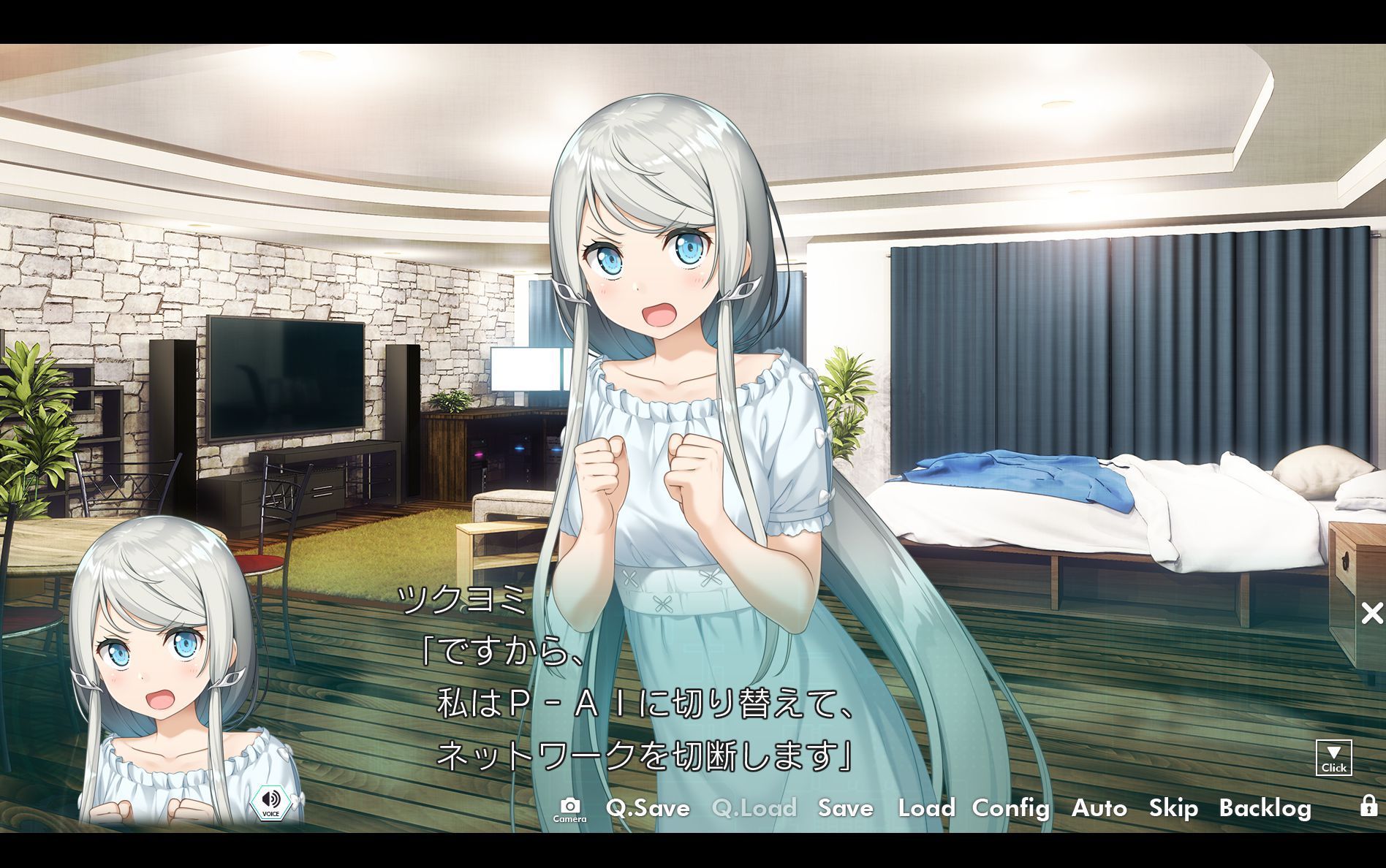Enable Skip mode
Viewport: 1386px width, 868px height.
click(1173, 809)
